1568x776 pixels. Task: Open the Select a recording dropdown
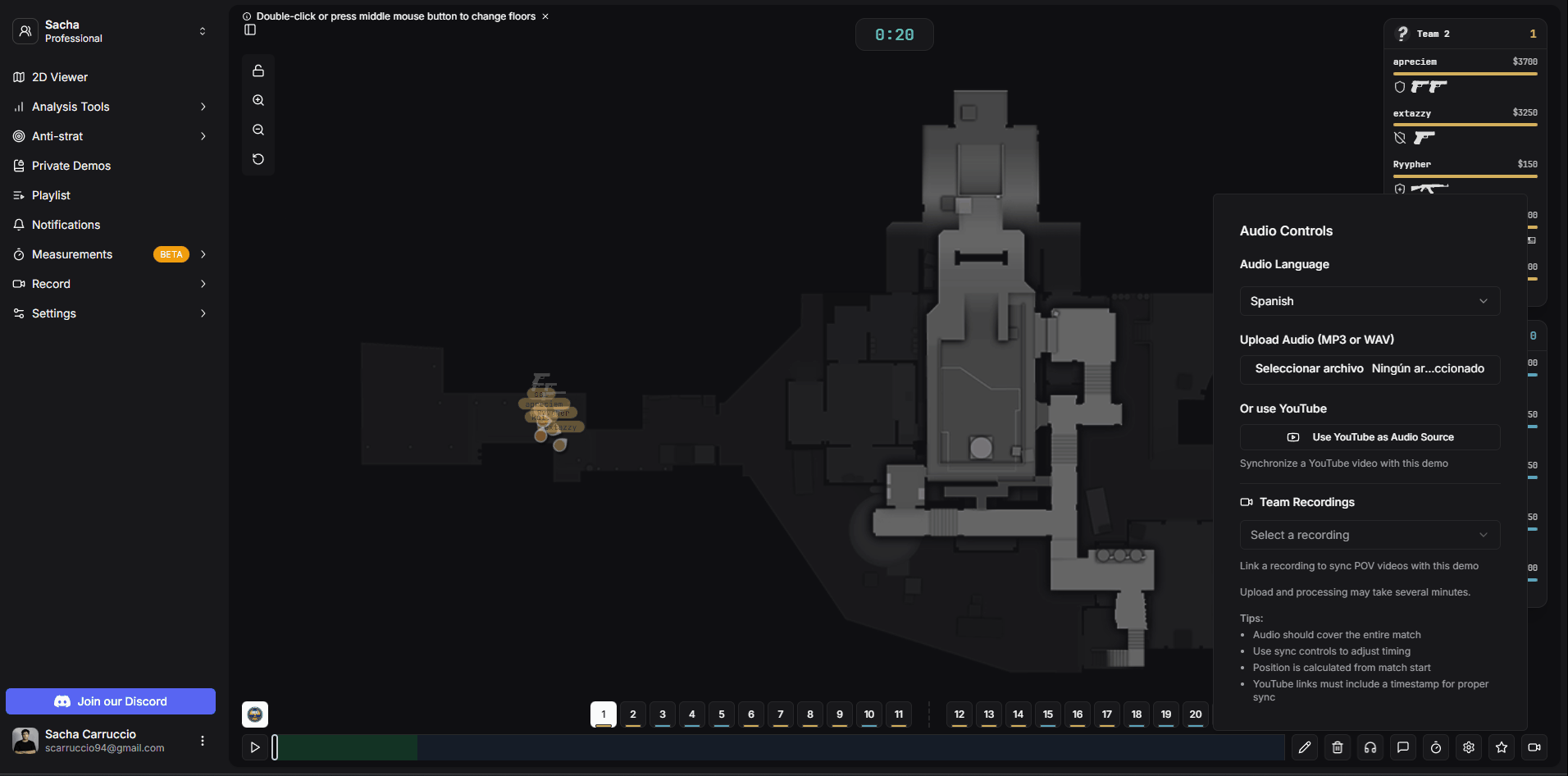click(x=1370, y=535)
